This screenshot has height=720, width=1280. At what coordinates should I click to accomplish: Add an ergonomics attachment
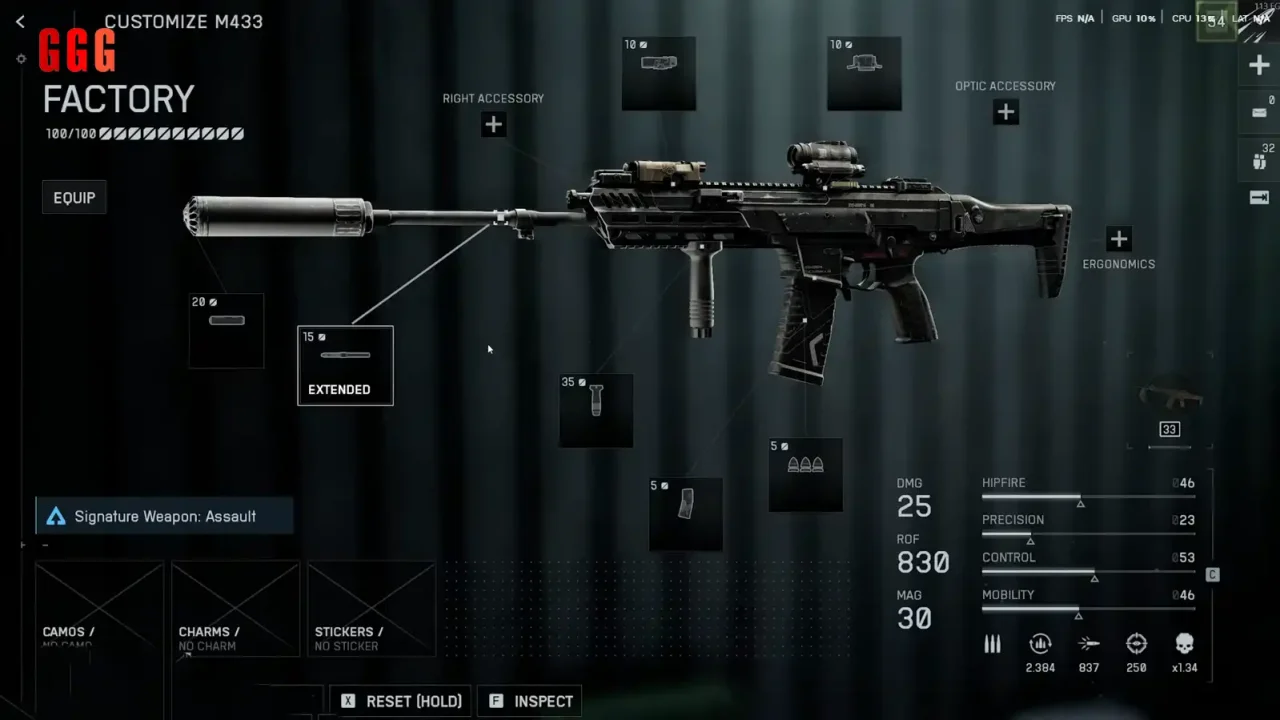(1118, 239)
